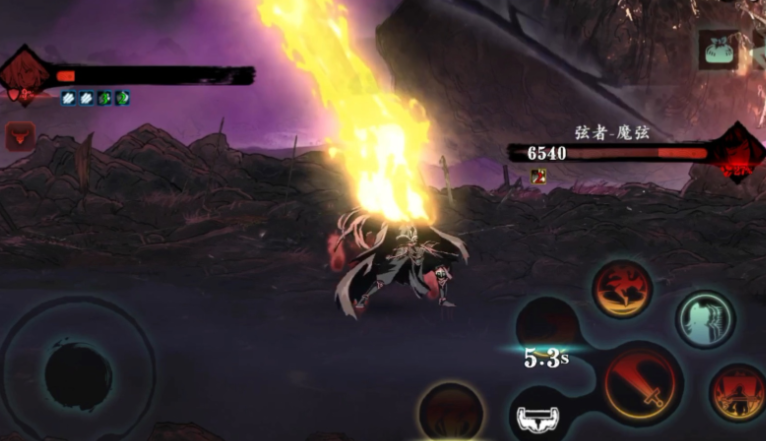766x441 pixels.
Task: Tap the virtual joystick pad
Action: click(x=78, y=374)
